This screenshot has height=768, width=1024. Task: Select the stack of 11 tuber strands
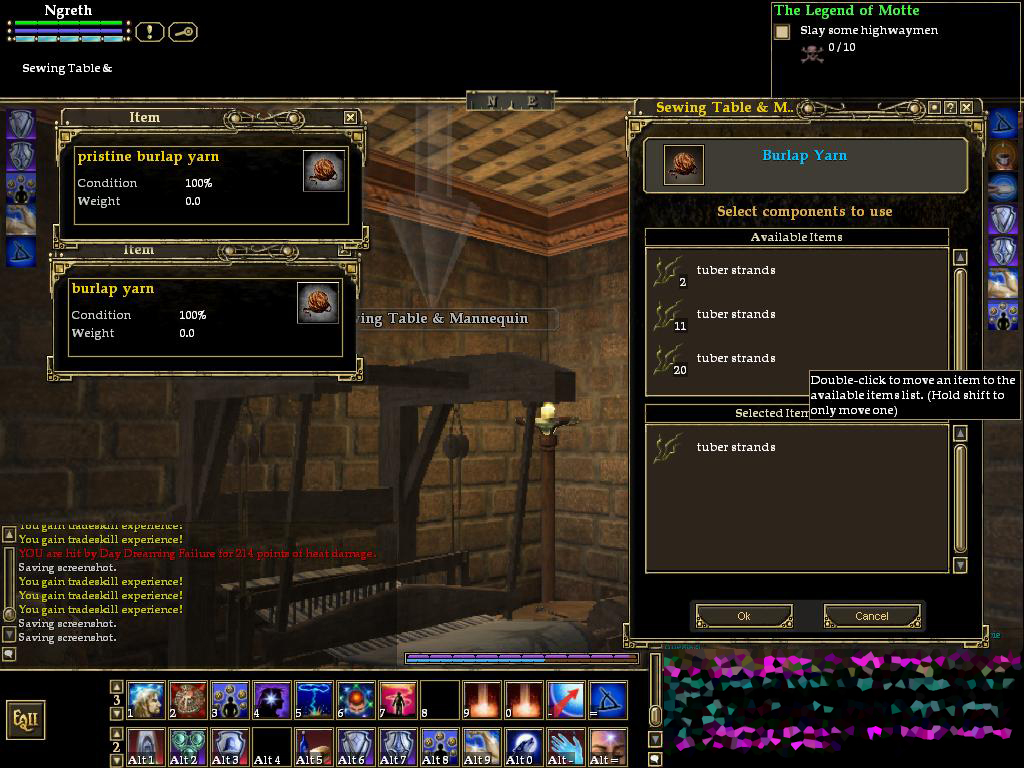pos(735,315)
